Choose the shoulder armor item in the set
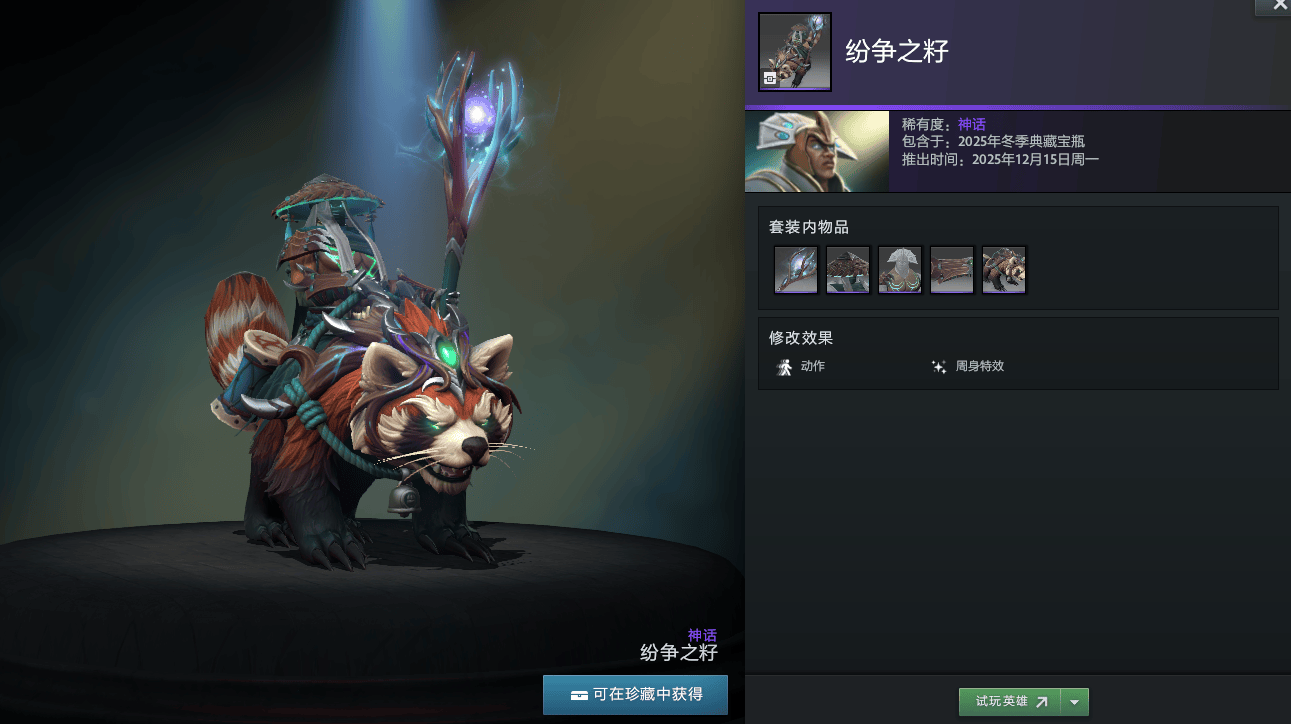This screenshot has width=1291, height=724. tap(900, 270)
